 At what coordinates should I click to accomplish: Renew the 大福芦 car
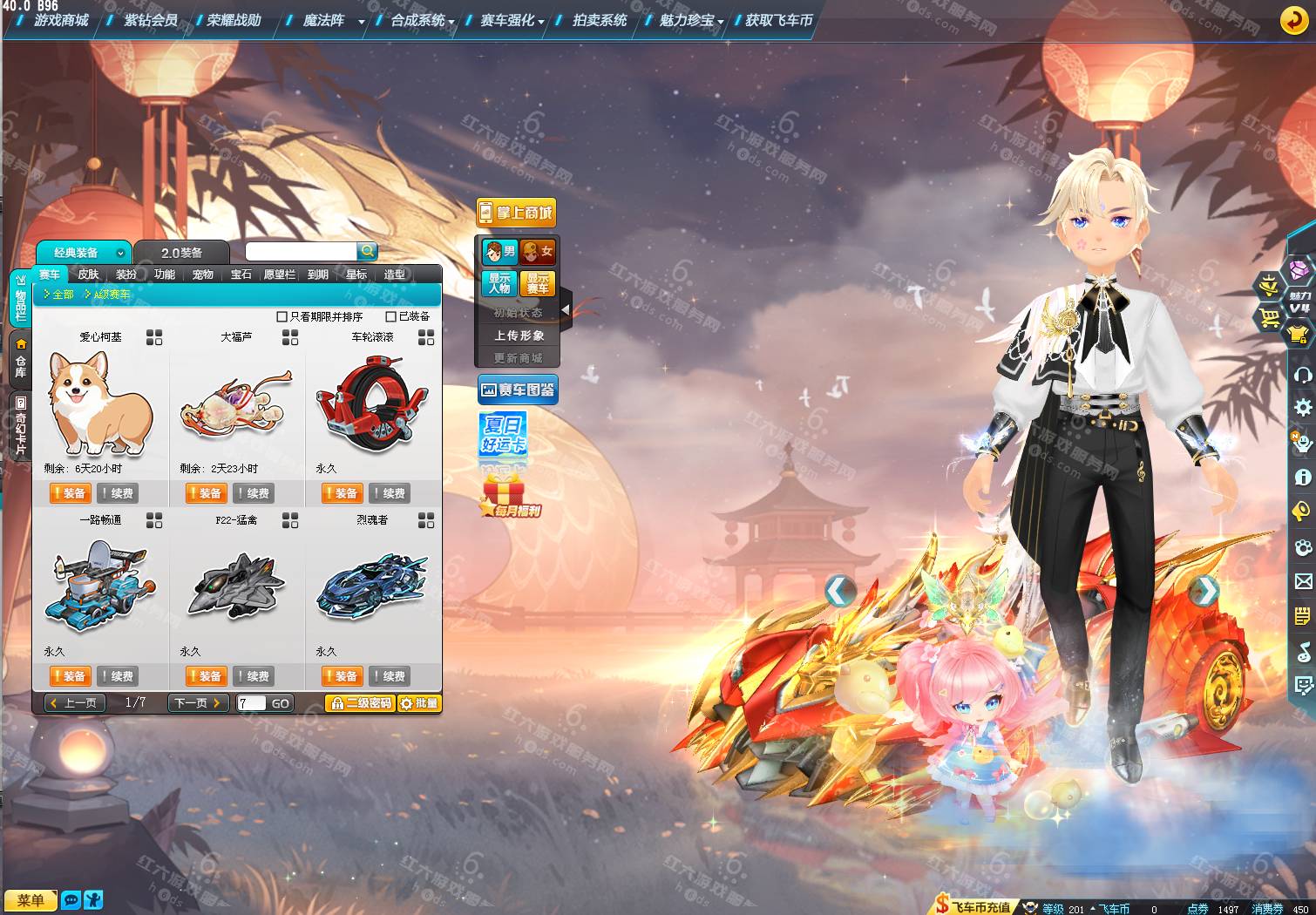254,493
